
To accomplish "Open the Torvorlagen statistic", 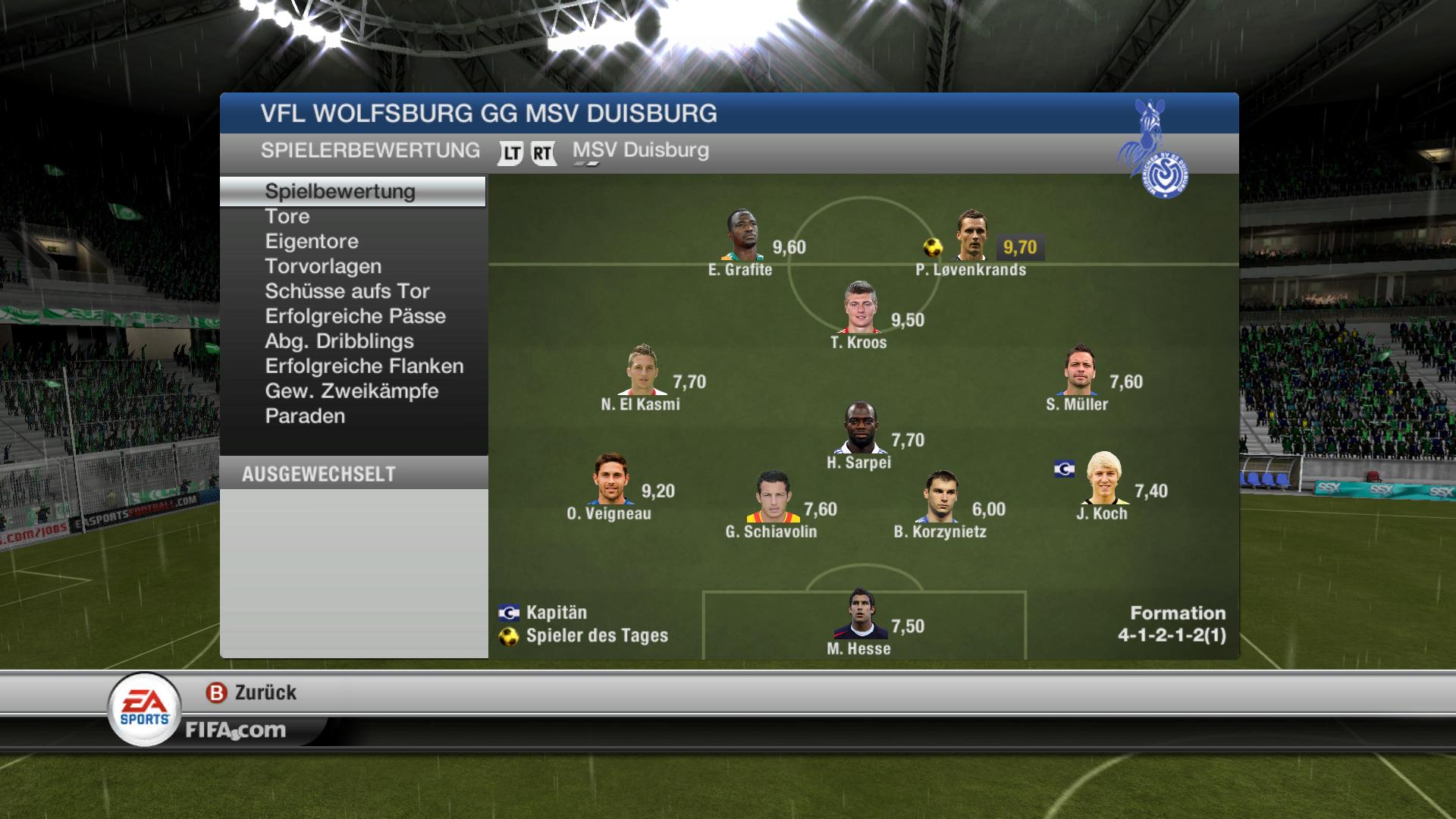I will 323,267.
